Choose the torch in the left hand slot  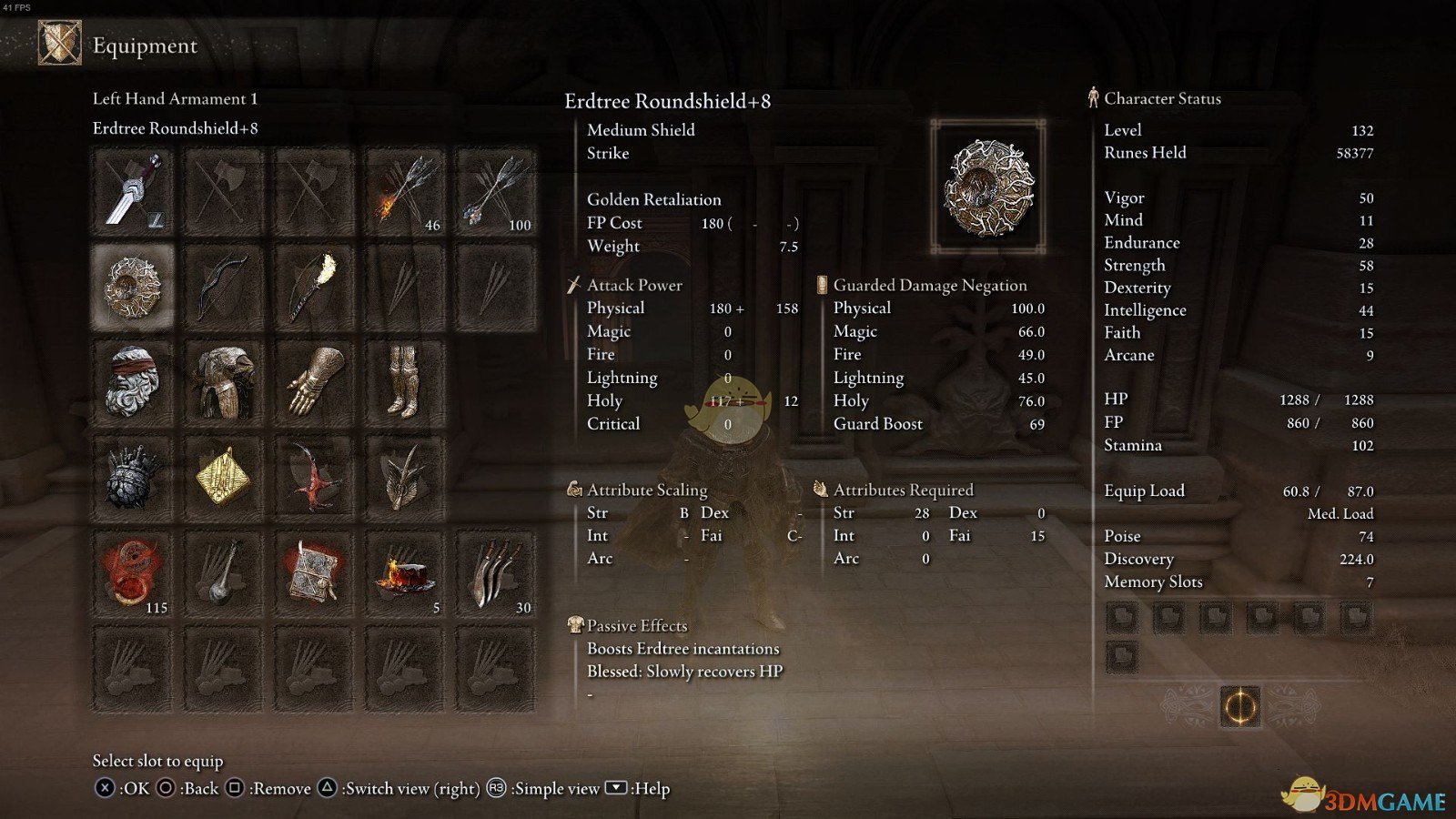tap(314, 288)
